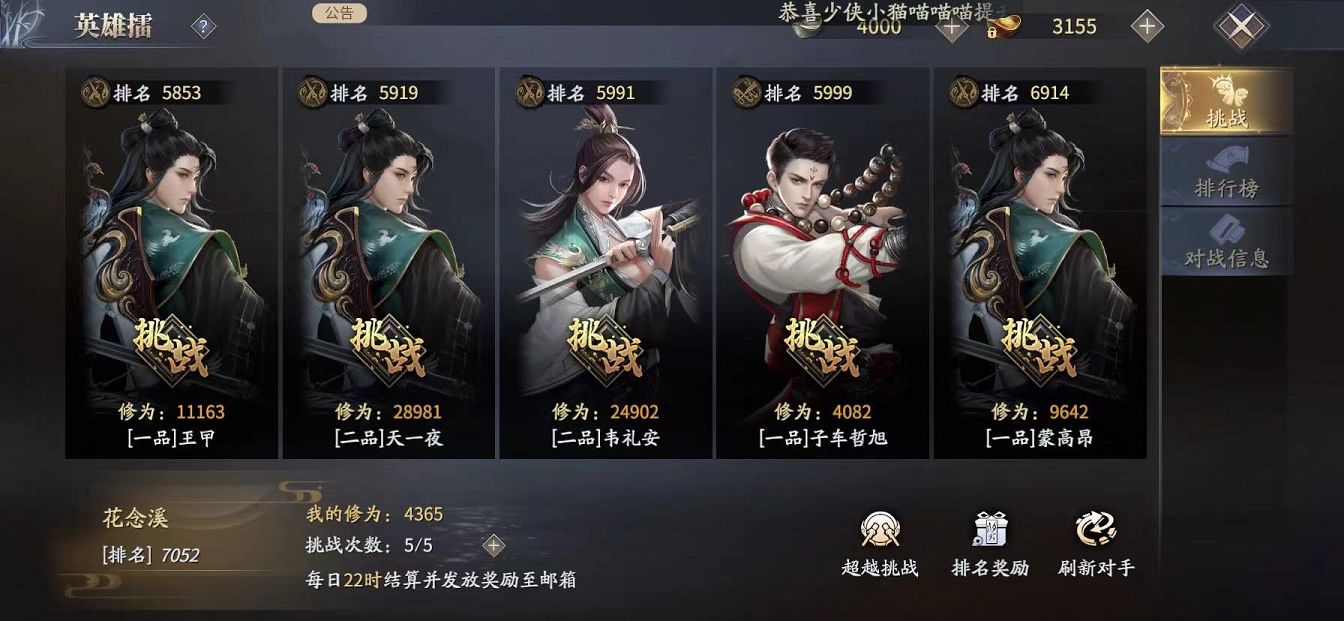This screenshot has height=621, width=1344.
Task: Open the 公告 announcement label
Action: [339, 13]
